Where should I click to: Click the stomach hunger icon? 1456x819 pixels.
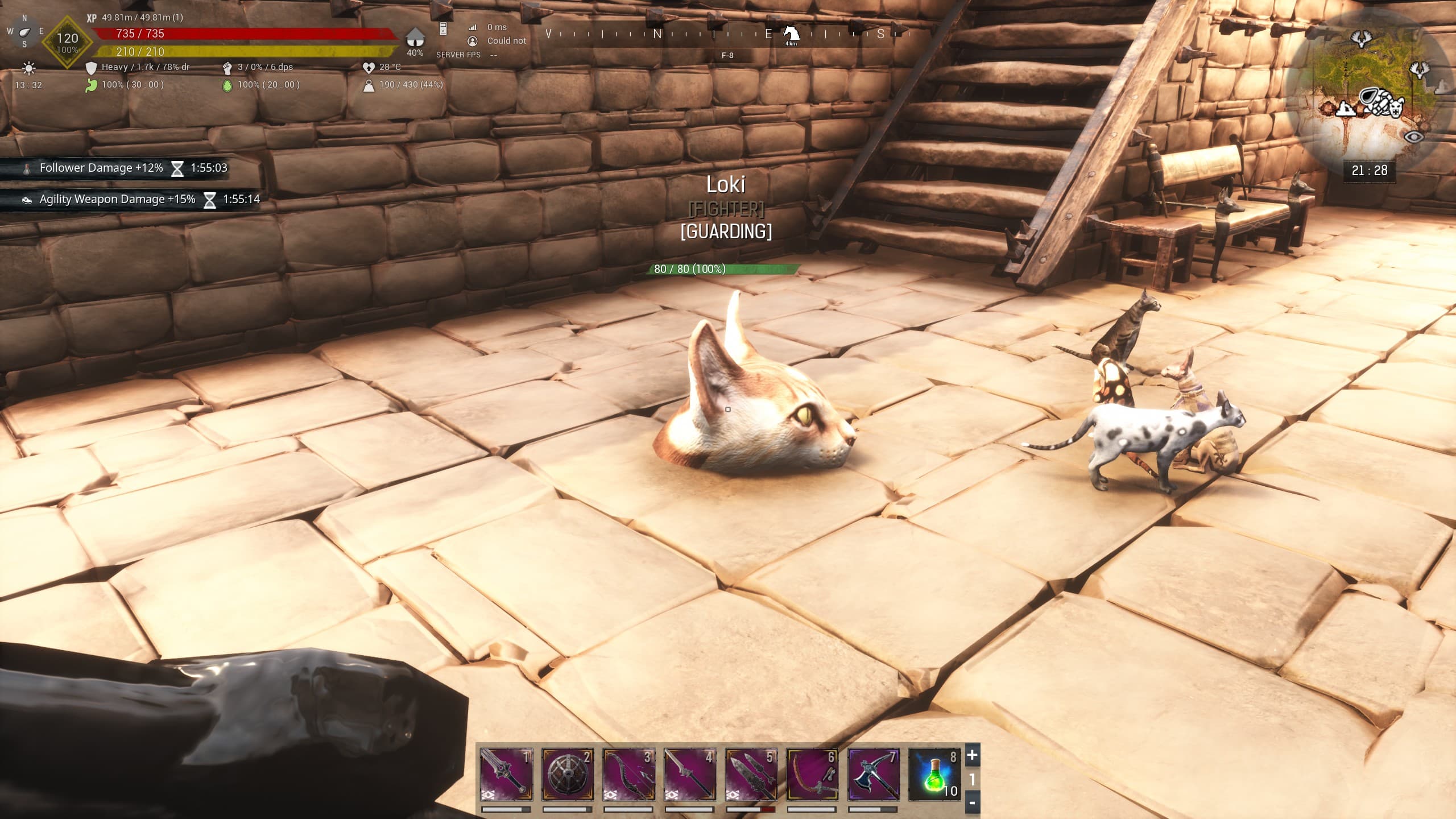[x=91, y=86]
